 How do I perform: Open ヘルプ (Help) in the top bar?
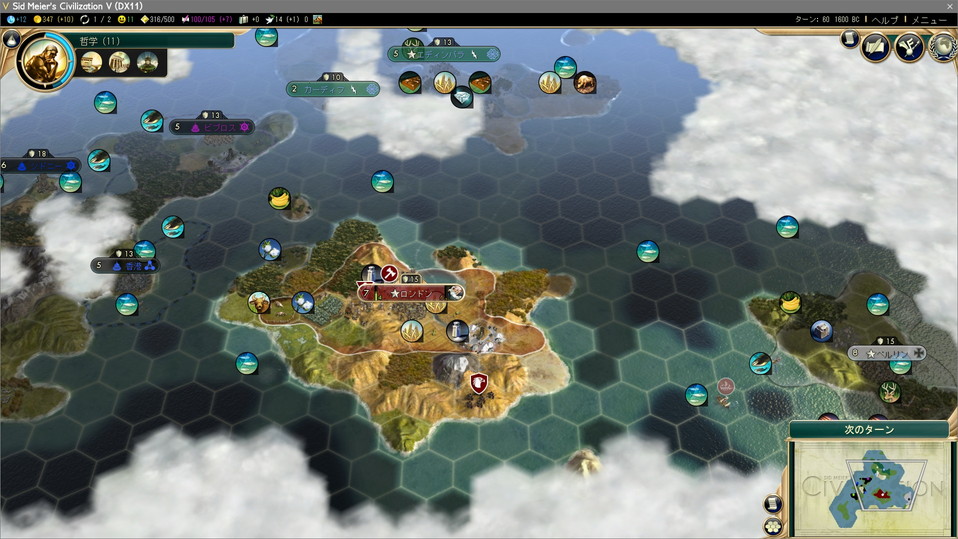tap(885, 20)
